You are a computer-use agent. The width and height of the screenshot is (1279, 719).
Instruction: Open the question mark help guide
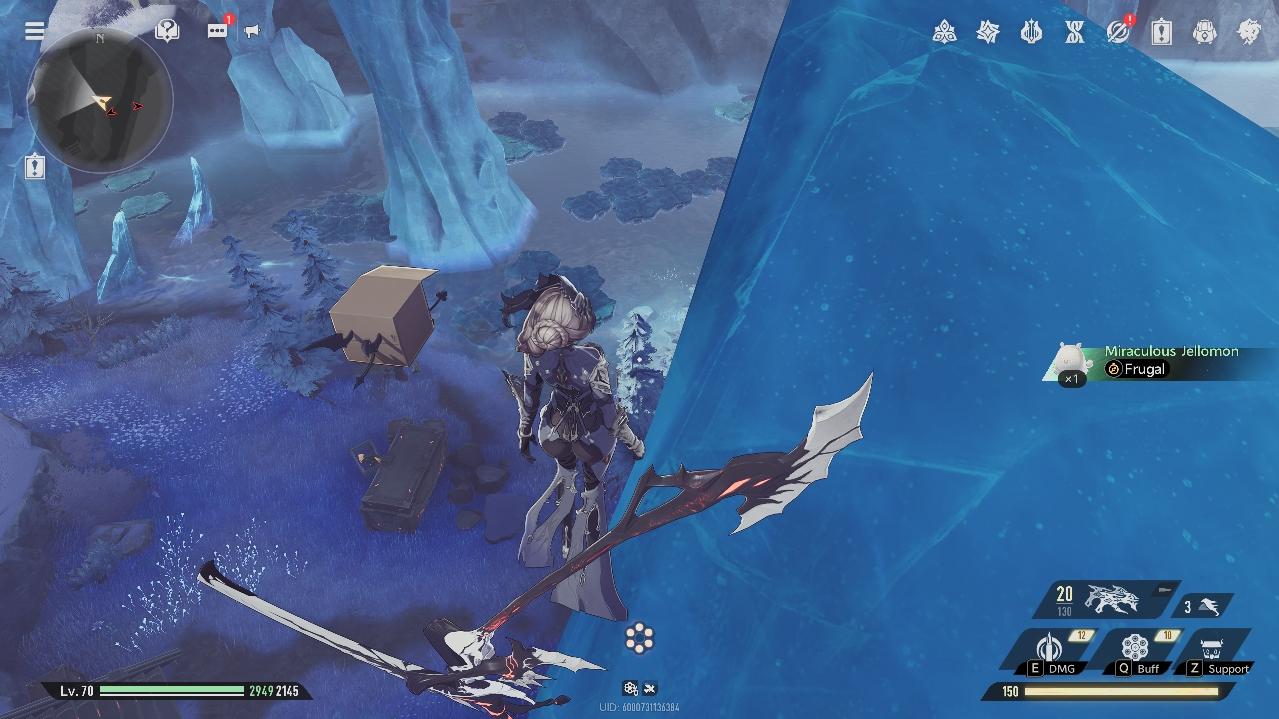click(168, 31)
